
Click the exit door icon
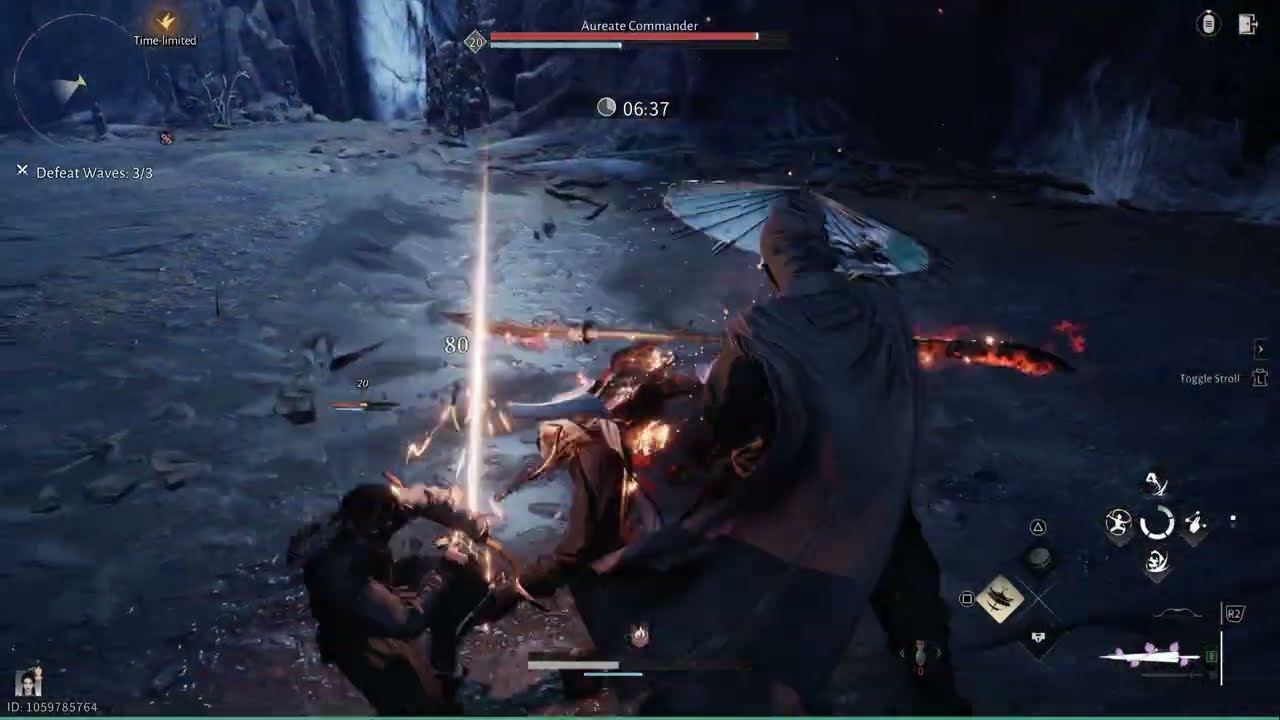1247,25
